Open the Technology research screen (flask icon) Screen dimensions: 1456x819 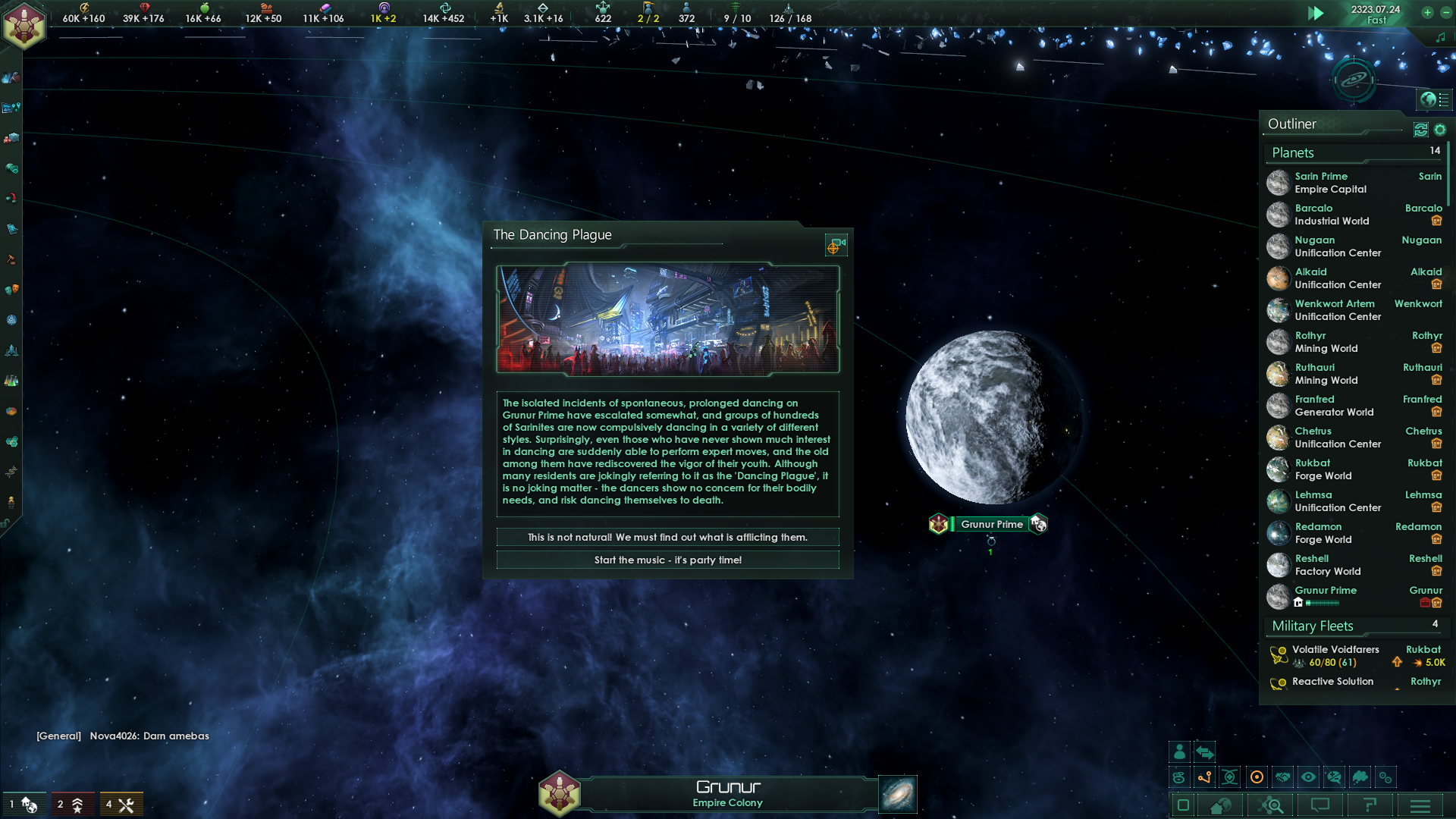(x=11, y=379)
